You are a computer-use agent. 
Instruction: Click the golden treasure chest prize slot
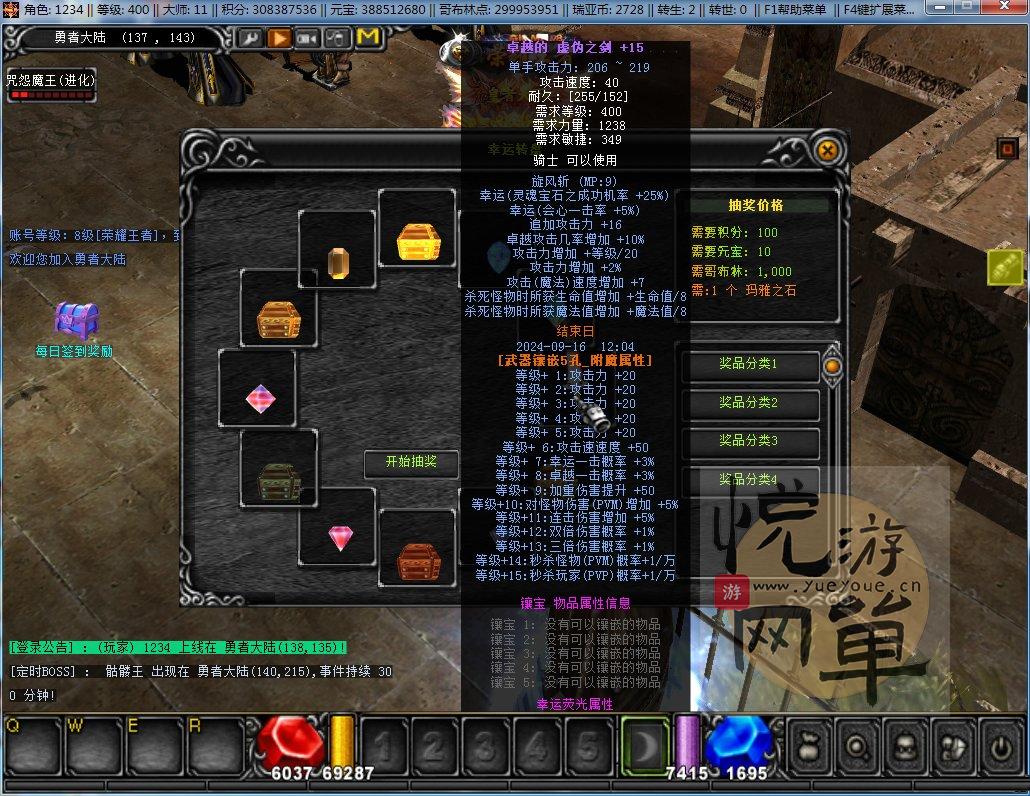click(x=417, y=242)
